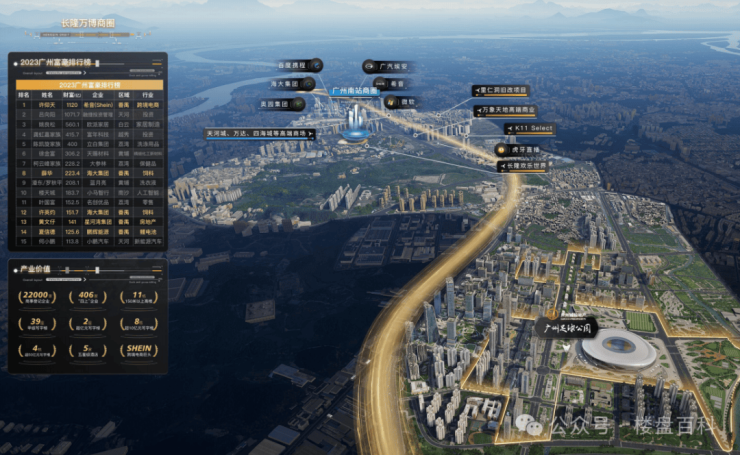Click the 广汽埃安 marker

(x=389, y=67)
